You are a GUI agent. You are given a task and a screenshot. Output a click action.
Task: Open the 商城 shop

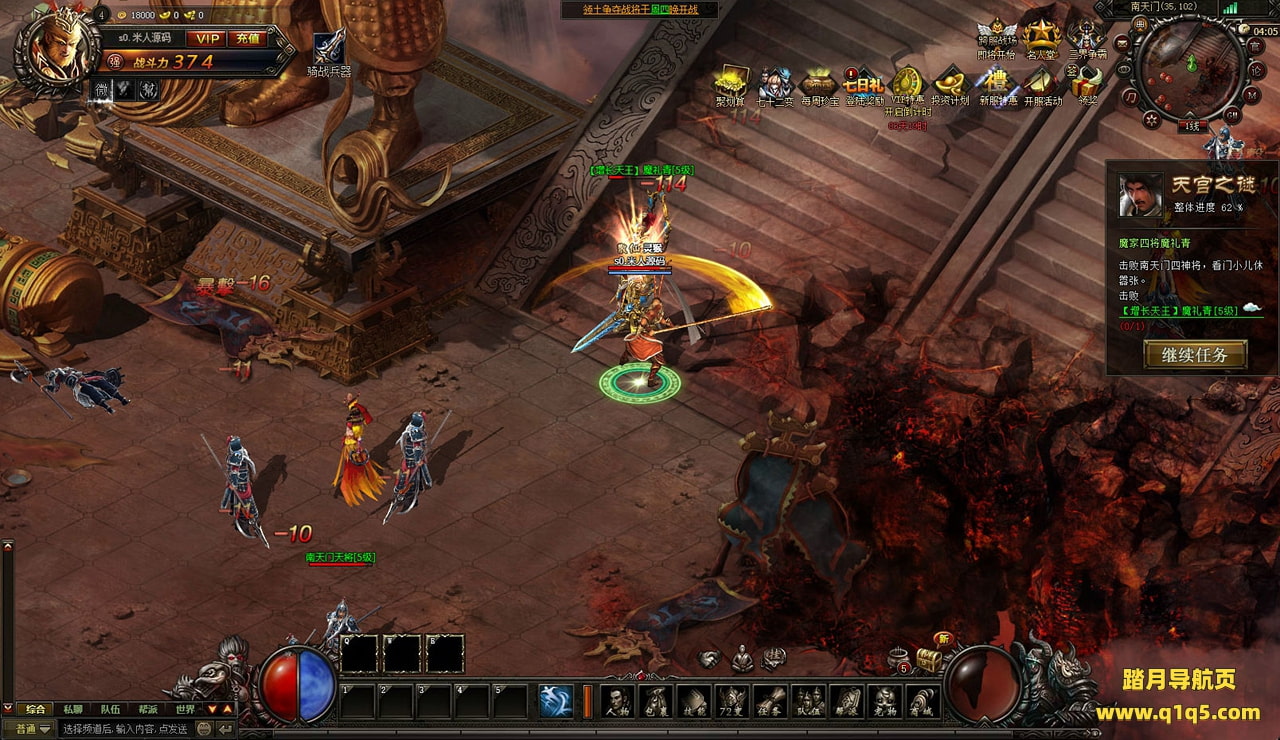(922, 700)
